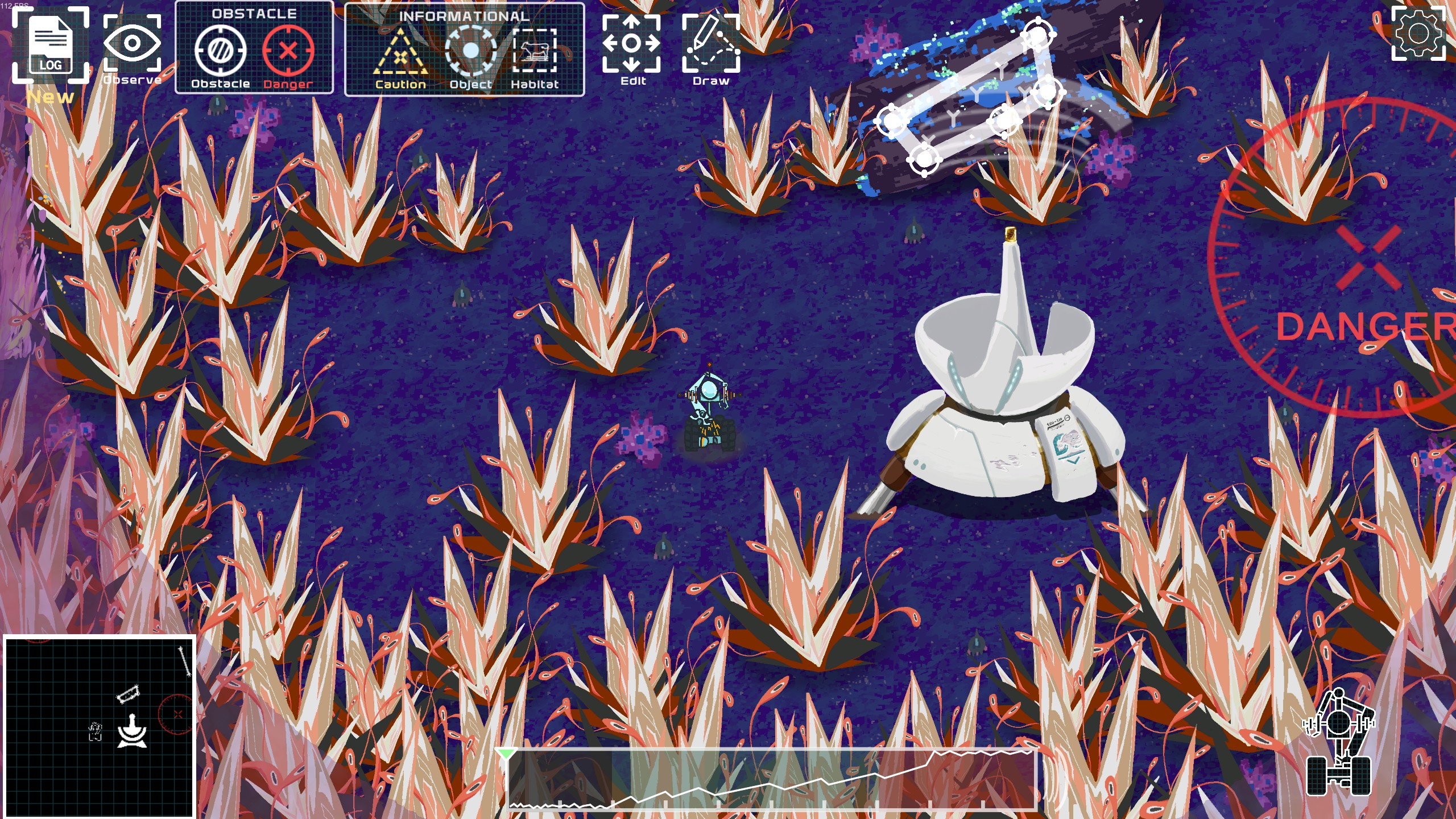1456x819 pixels.
Task: Click the minimap grid panel
Action: [x=100, y=727]
